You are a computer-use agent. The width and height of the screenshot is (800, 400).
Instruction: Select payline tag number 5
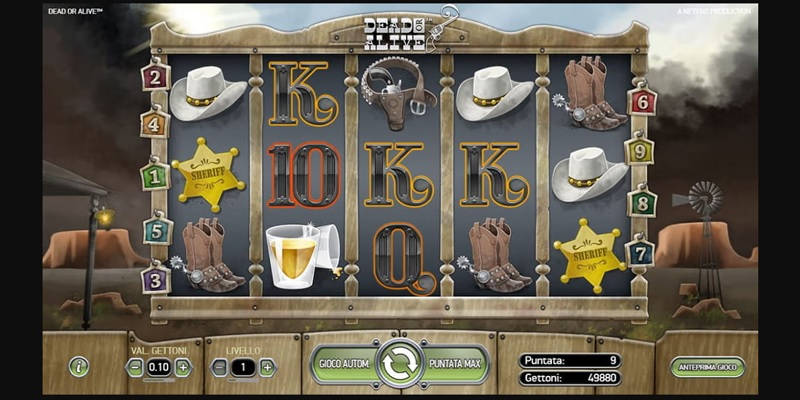155,231
